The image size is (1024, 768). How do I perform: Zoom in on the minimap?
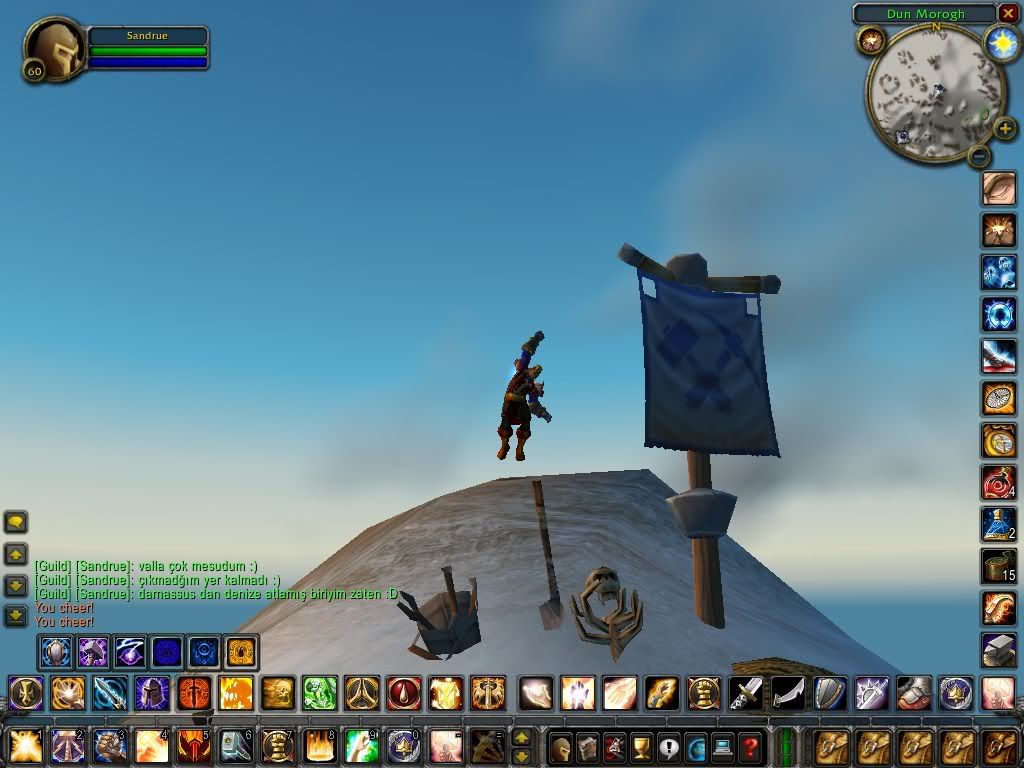pyautogui.click(x=1005, y=129)
